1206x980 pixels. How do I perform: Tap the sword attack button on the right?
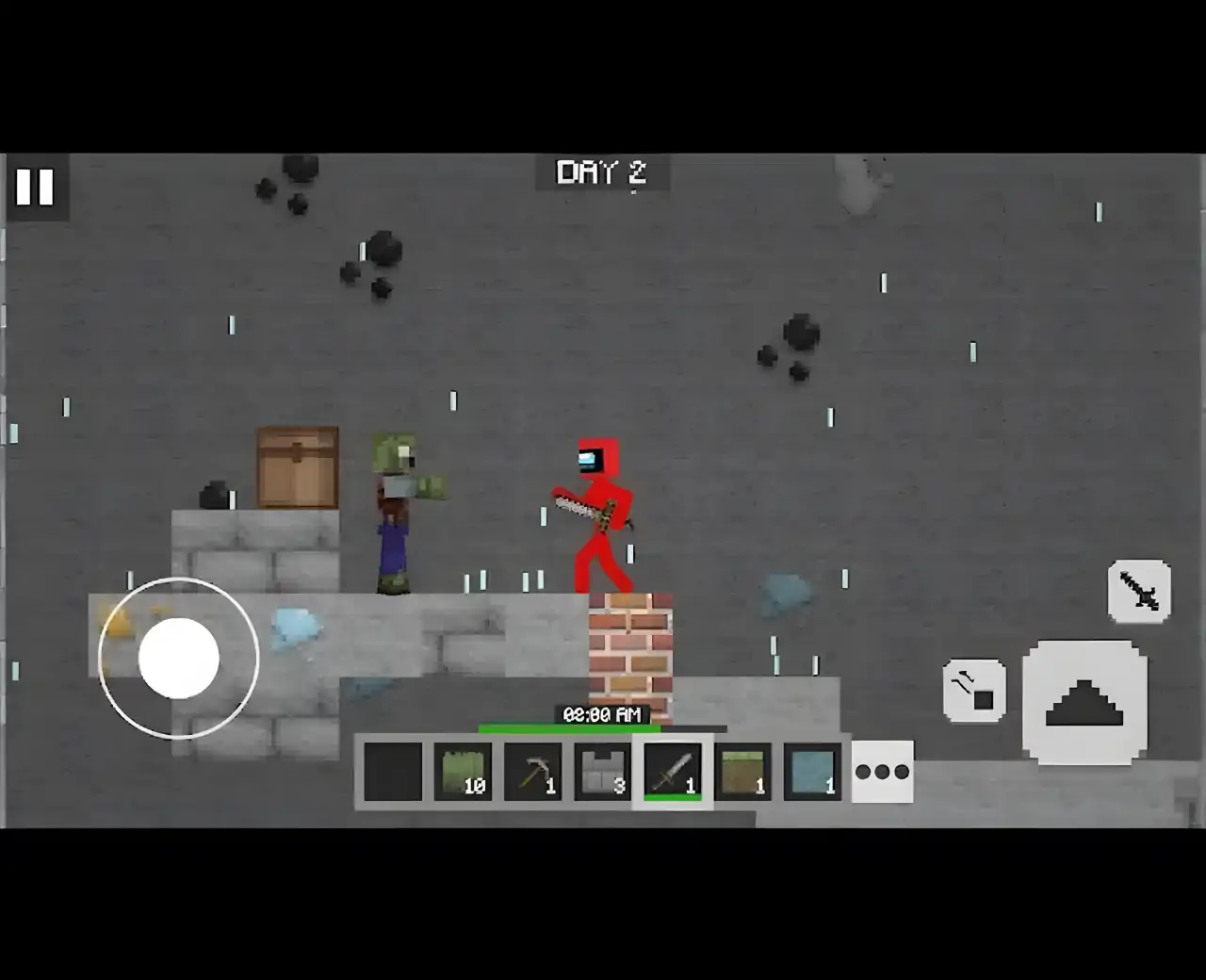(1140, 593)
